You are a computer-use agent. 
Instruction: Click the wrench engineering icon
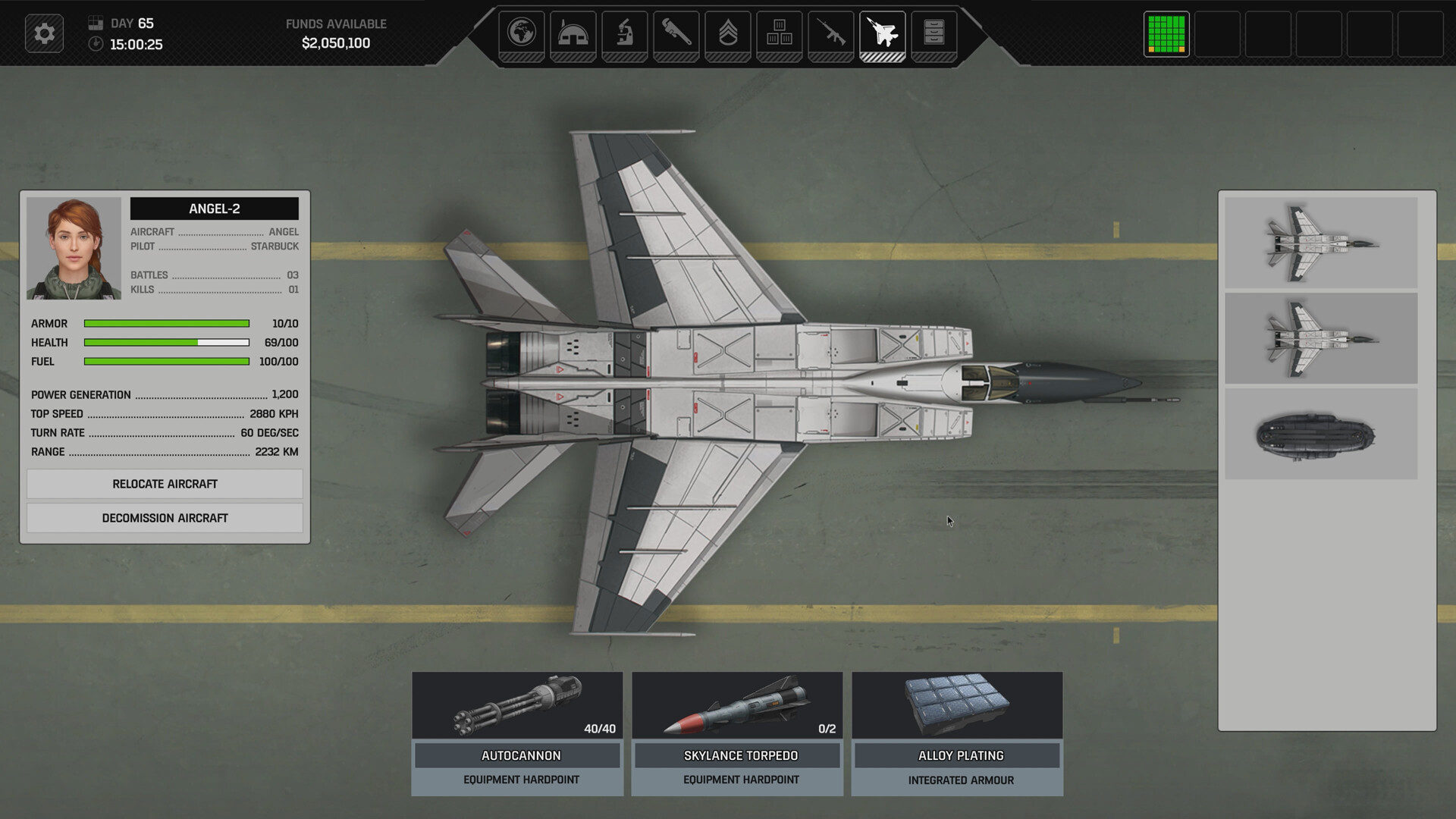(677, 33)
